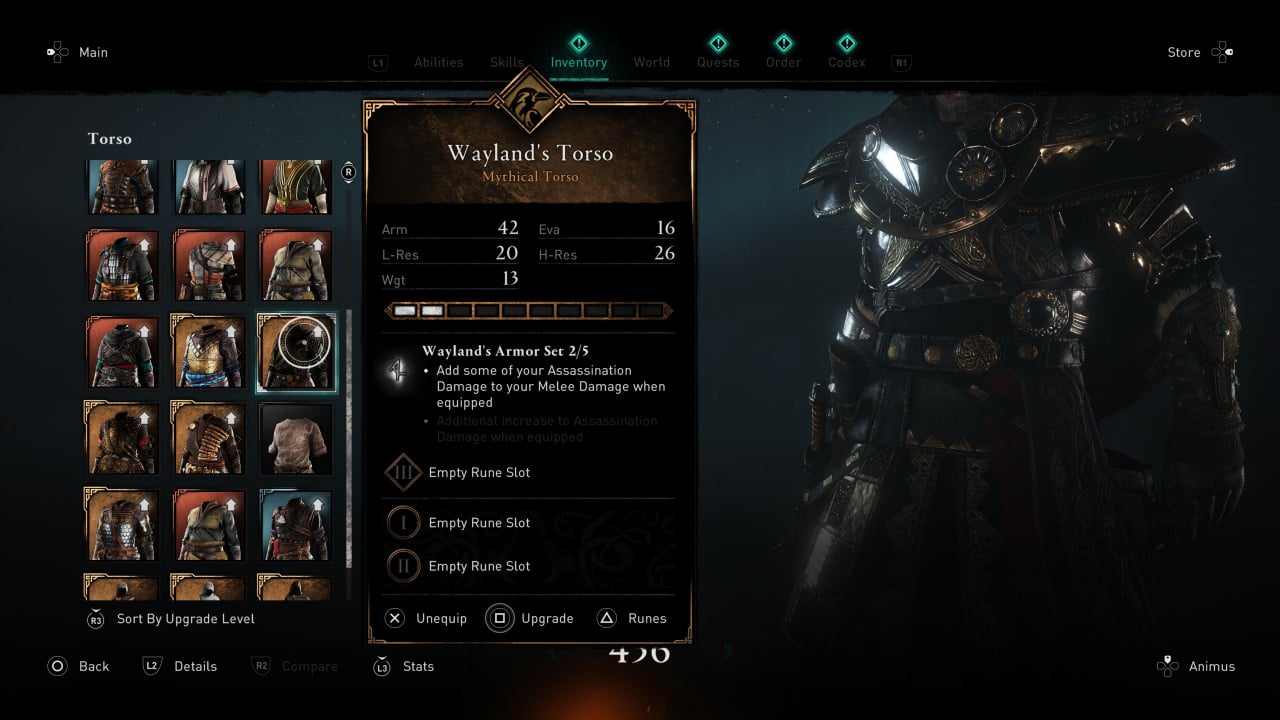Switch to the Order tab
Screen dimensions: 1280x720
783,62
